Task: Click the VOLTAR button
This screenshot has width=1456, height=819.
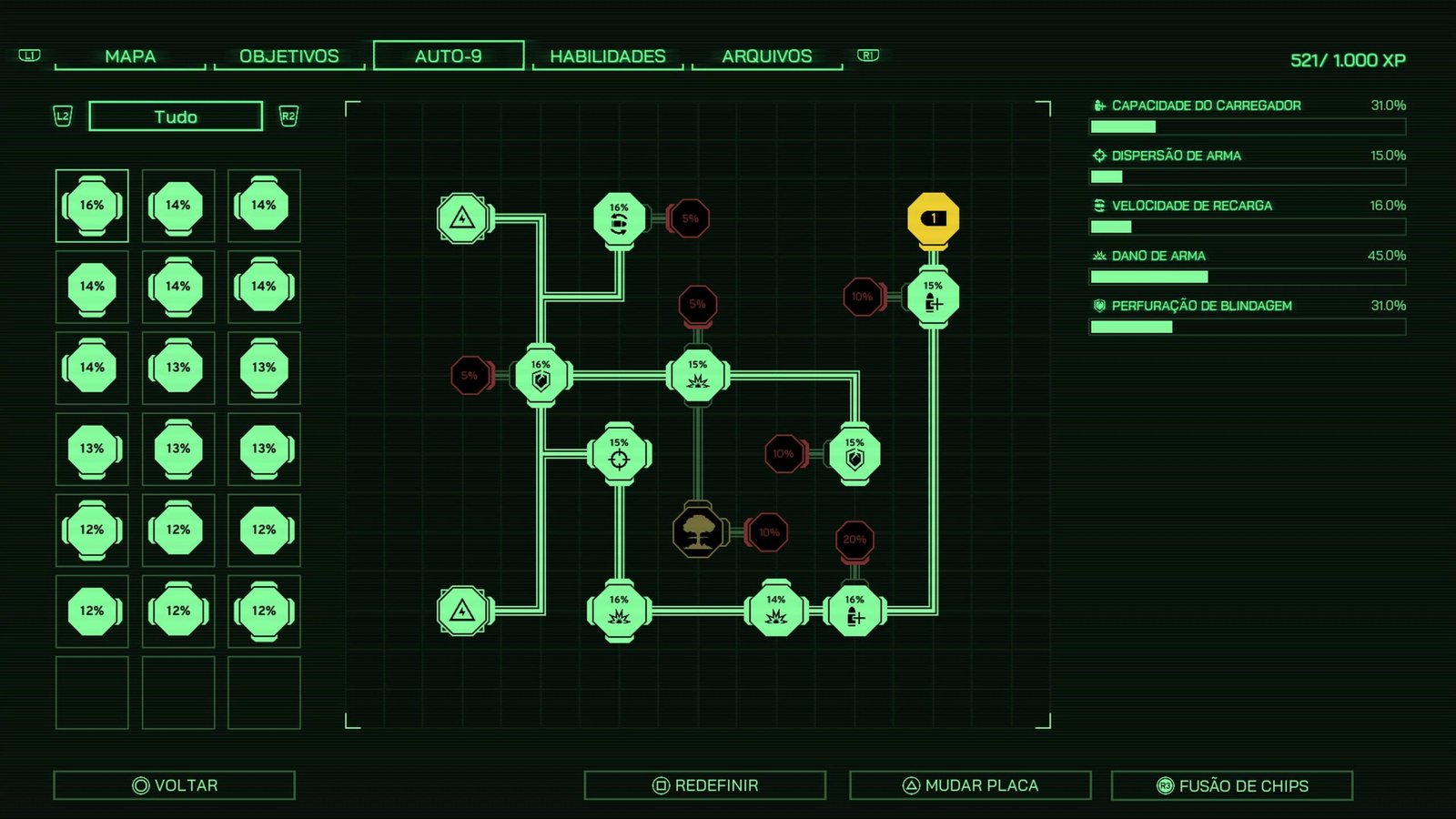Action: coord(175,785)
